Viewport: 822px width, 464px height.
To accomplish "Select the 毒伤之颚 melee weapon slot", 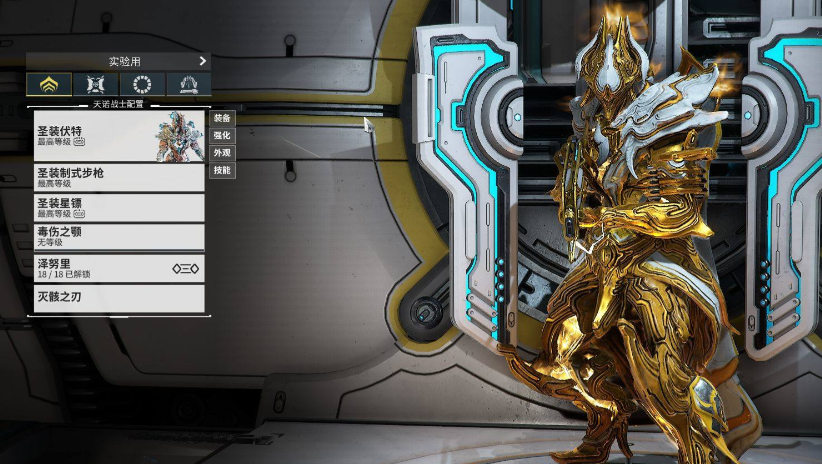I will [118, 236].
